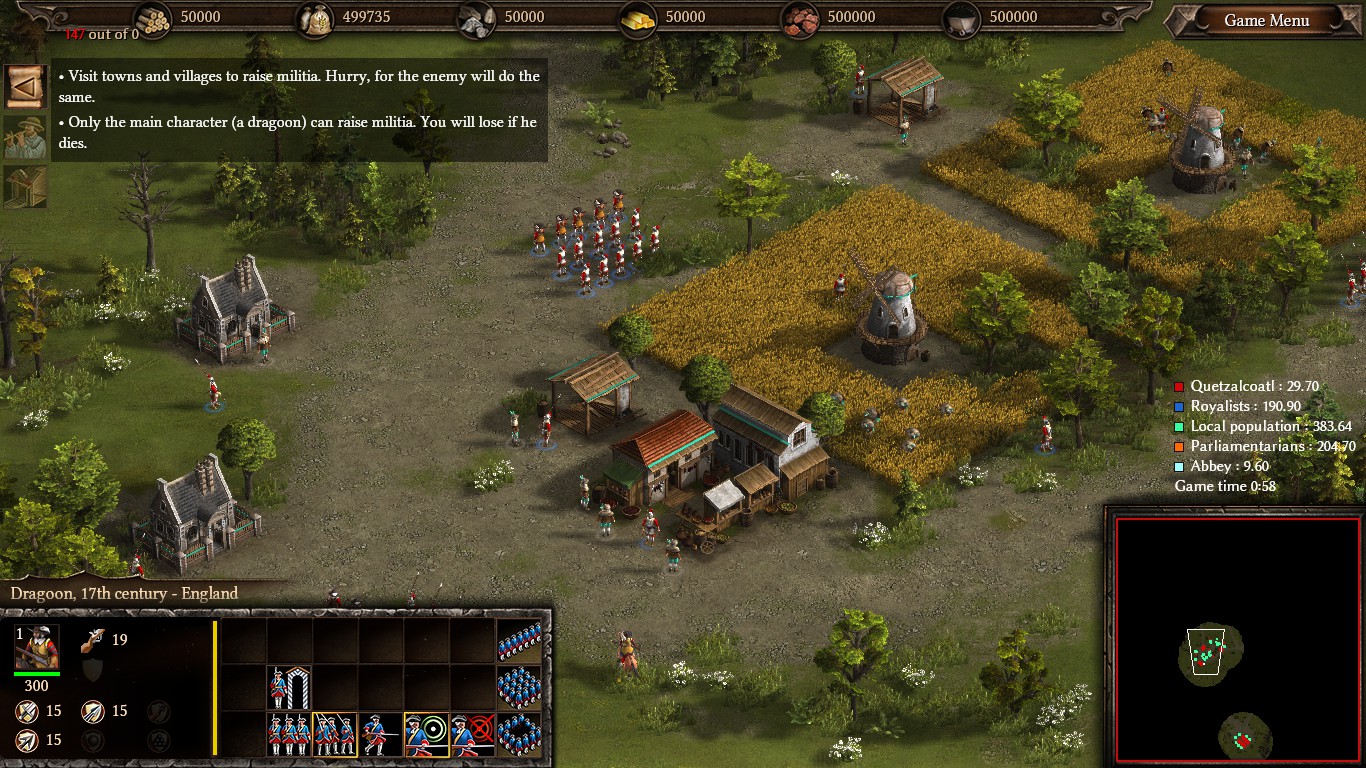Image resolution: width=1366 pixels, height=768 pixels.
Task: Choose the three soldiers standing at attention command
Action: [x=289, y=734]
